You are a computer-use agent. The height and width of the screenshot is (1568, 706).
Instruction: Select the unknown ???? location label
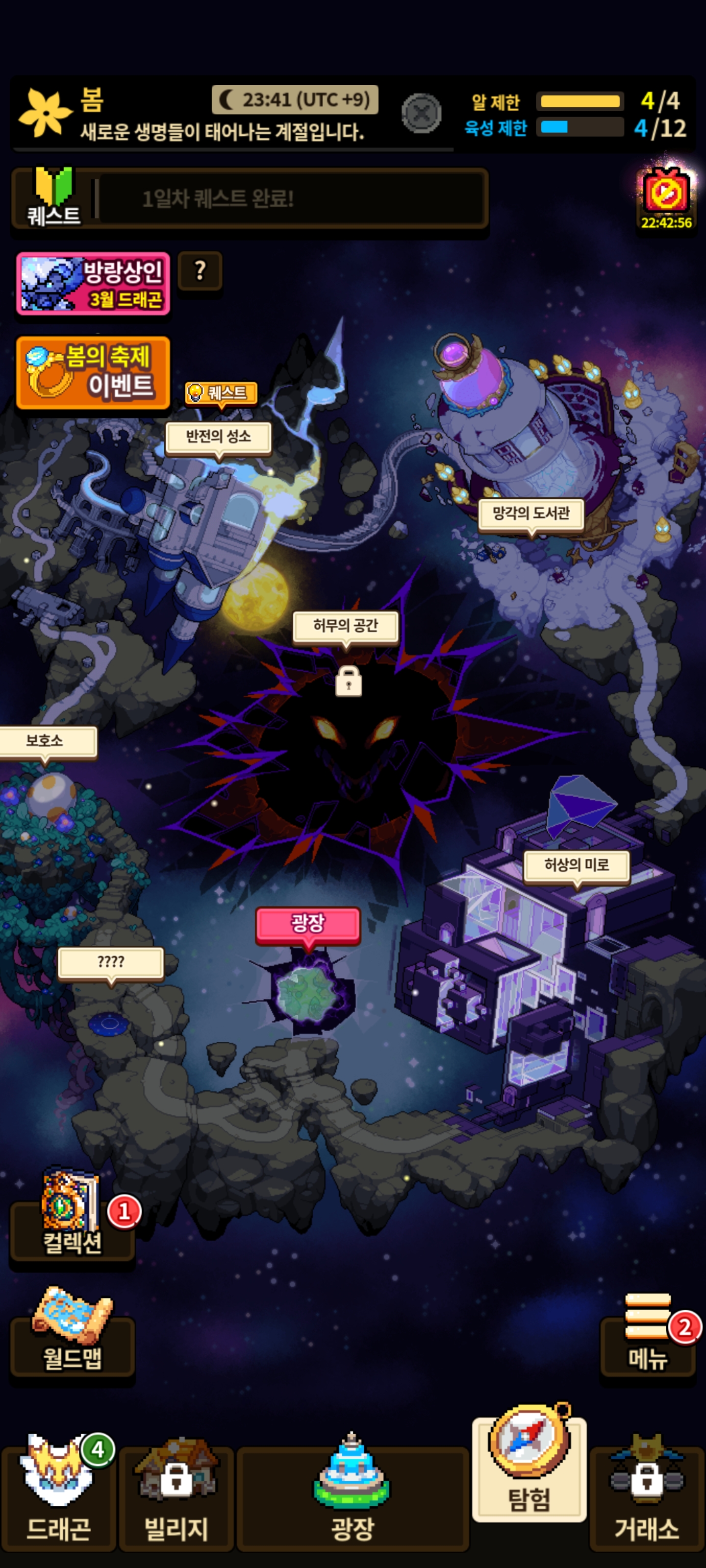[x=111, y=962]
